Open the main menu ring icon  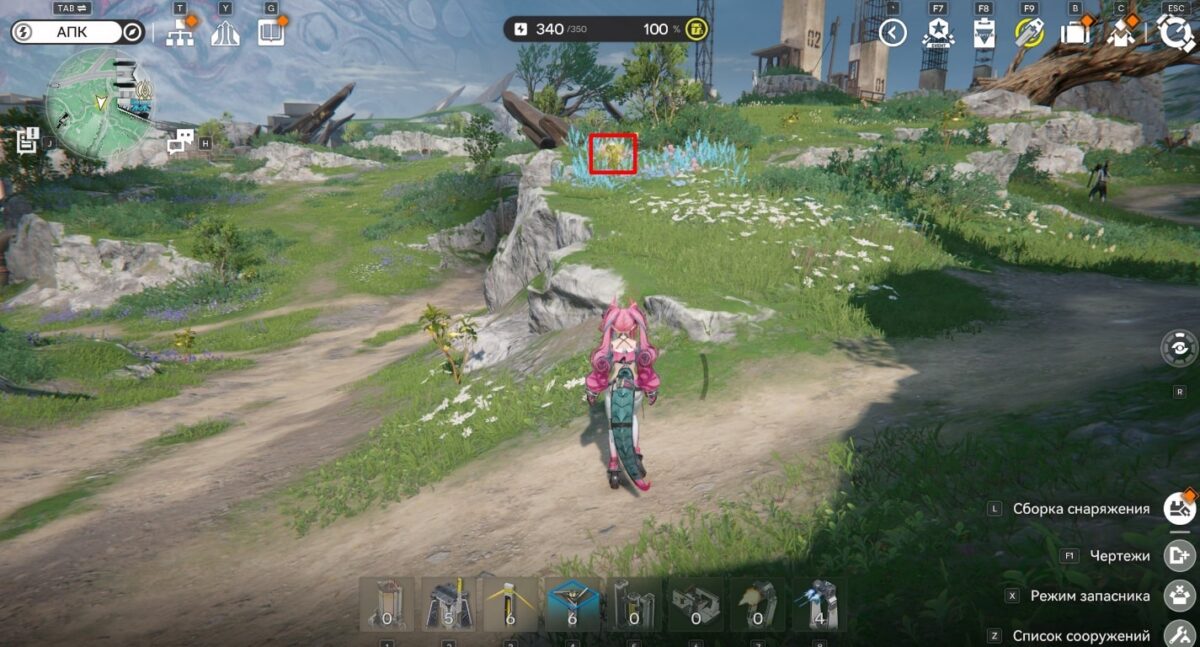click(1174, 32)
